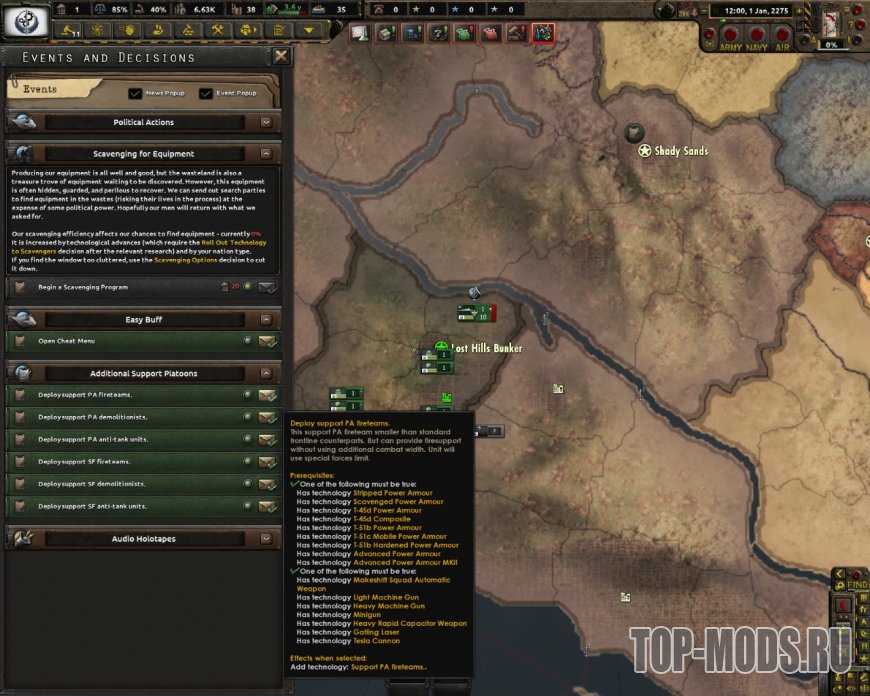Close the Events and Decisions panel
The image size is (870, 696).
(281, 57)
